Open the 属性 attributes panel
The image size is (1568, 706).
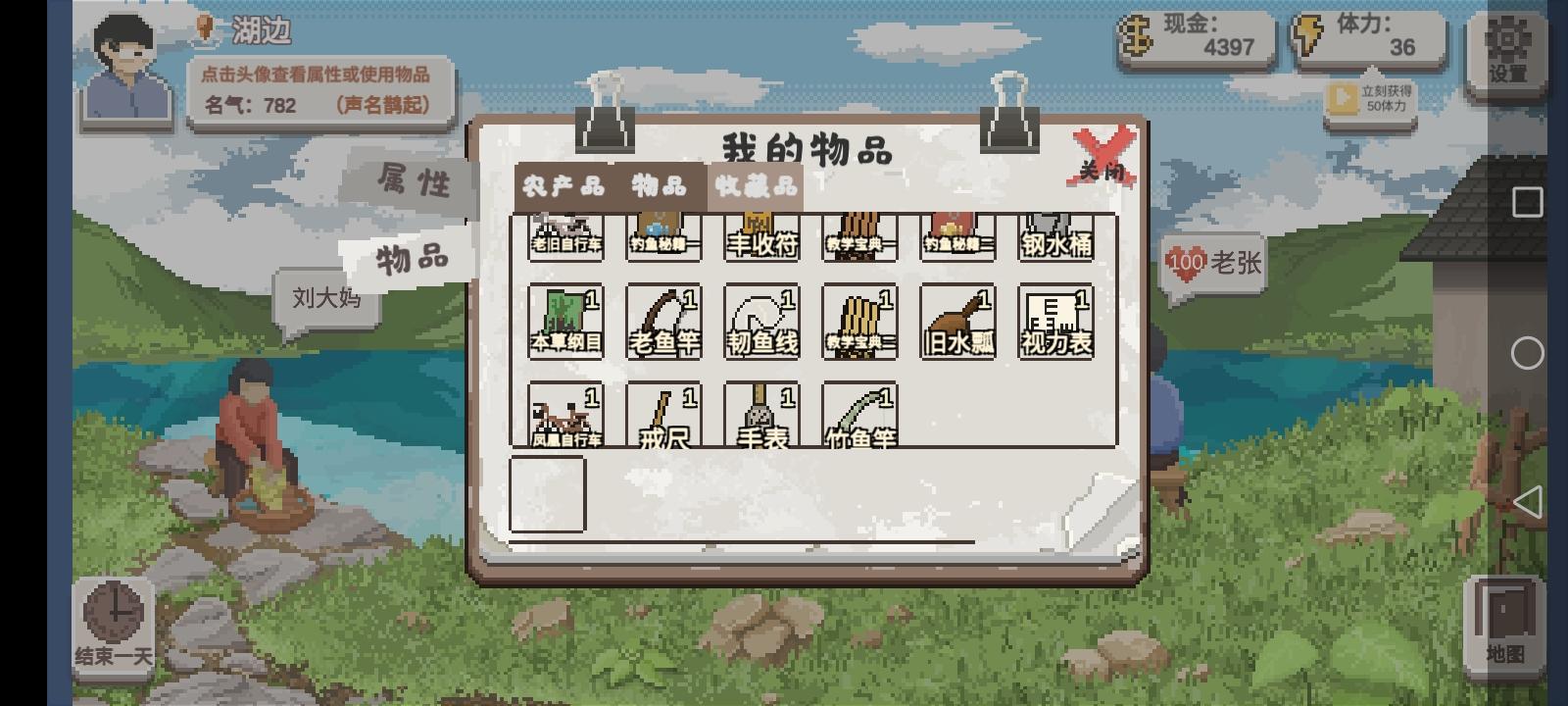pos(416,182)
